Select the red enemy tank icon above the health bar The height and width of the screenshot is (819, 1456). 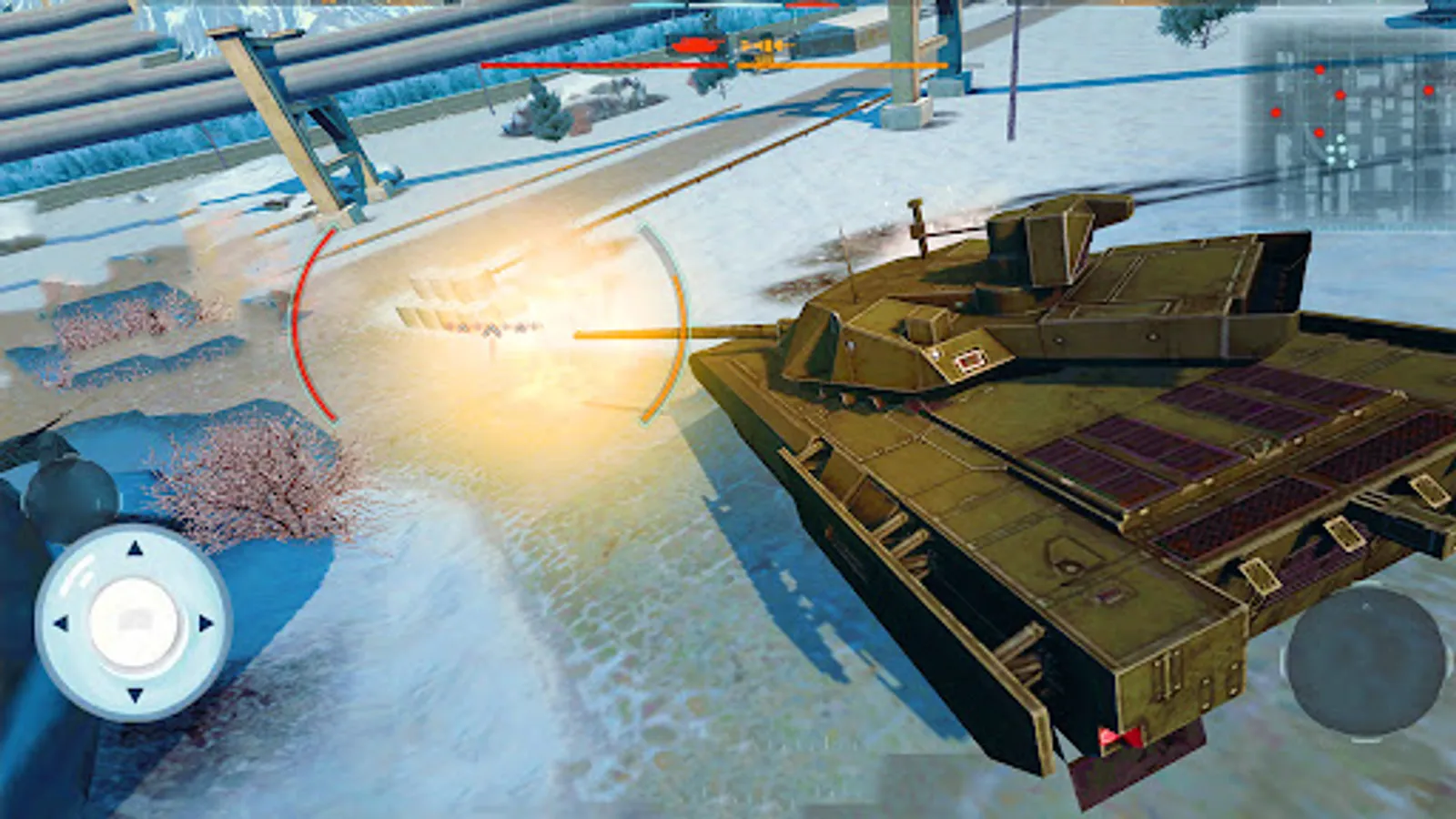(696, 44)
